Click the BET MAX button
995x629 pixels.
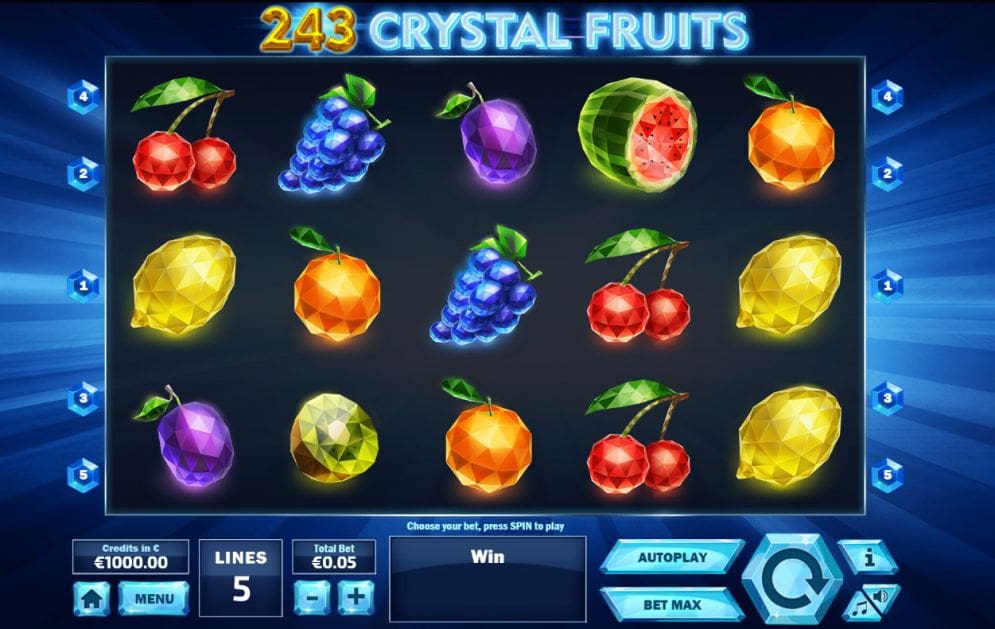coord(671,604)
